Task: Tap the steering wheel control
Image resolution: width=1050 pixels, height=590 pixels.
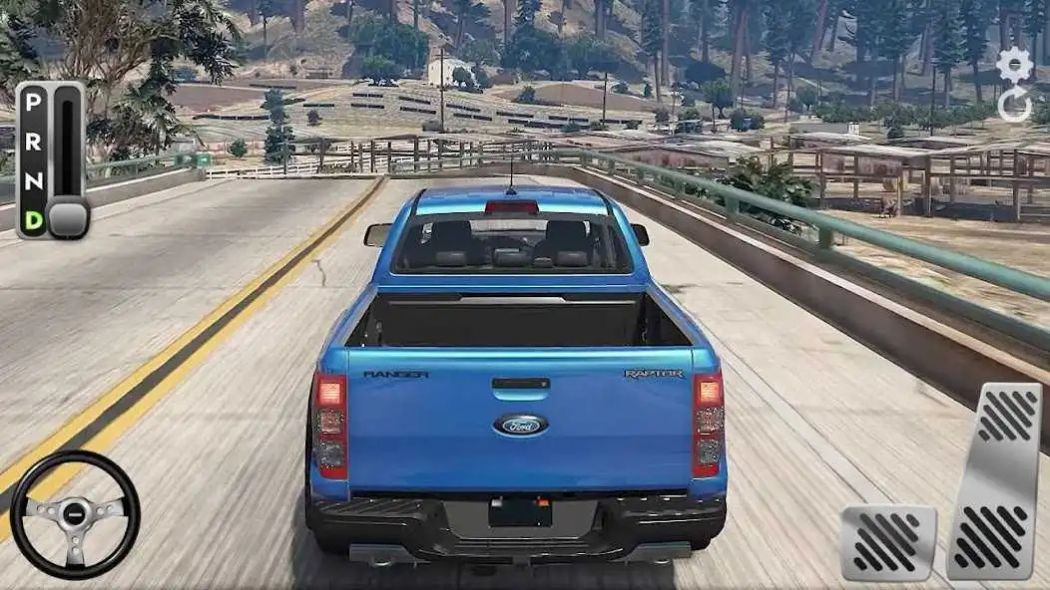Action: coord(75,514)
